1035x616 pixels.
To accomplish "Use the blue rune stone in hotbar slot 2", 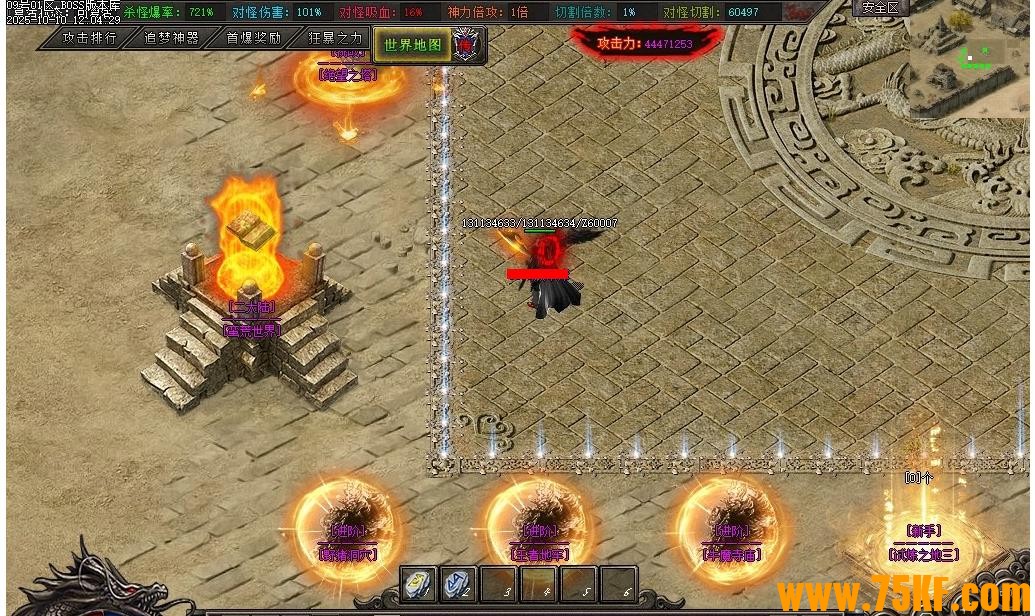I will 459,584.
